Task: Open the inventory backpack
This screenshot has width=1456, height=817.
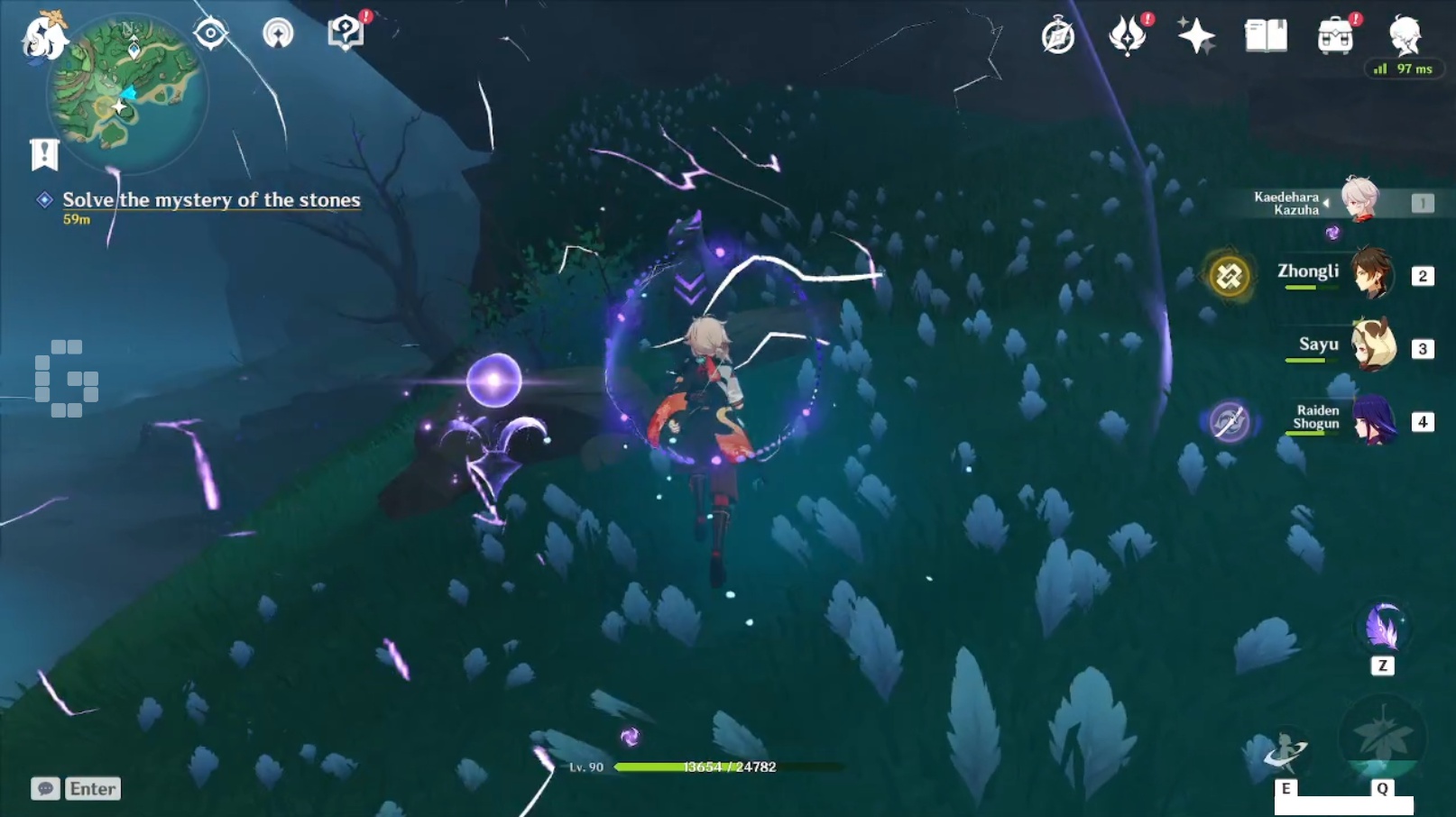Action: tap(1335, 36)
